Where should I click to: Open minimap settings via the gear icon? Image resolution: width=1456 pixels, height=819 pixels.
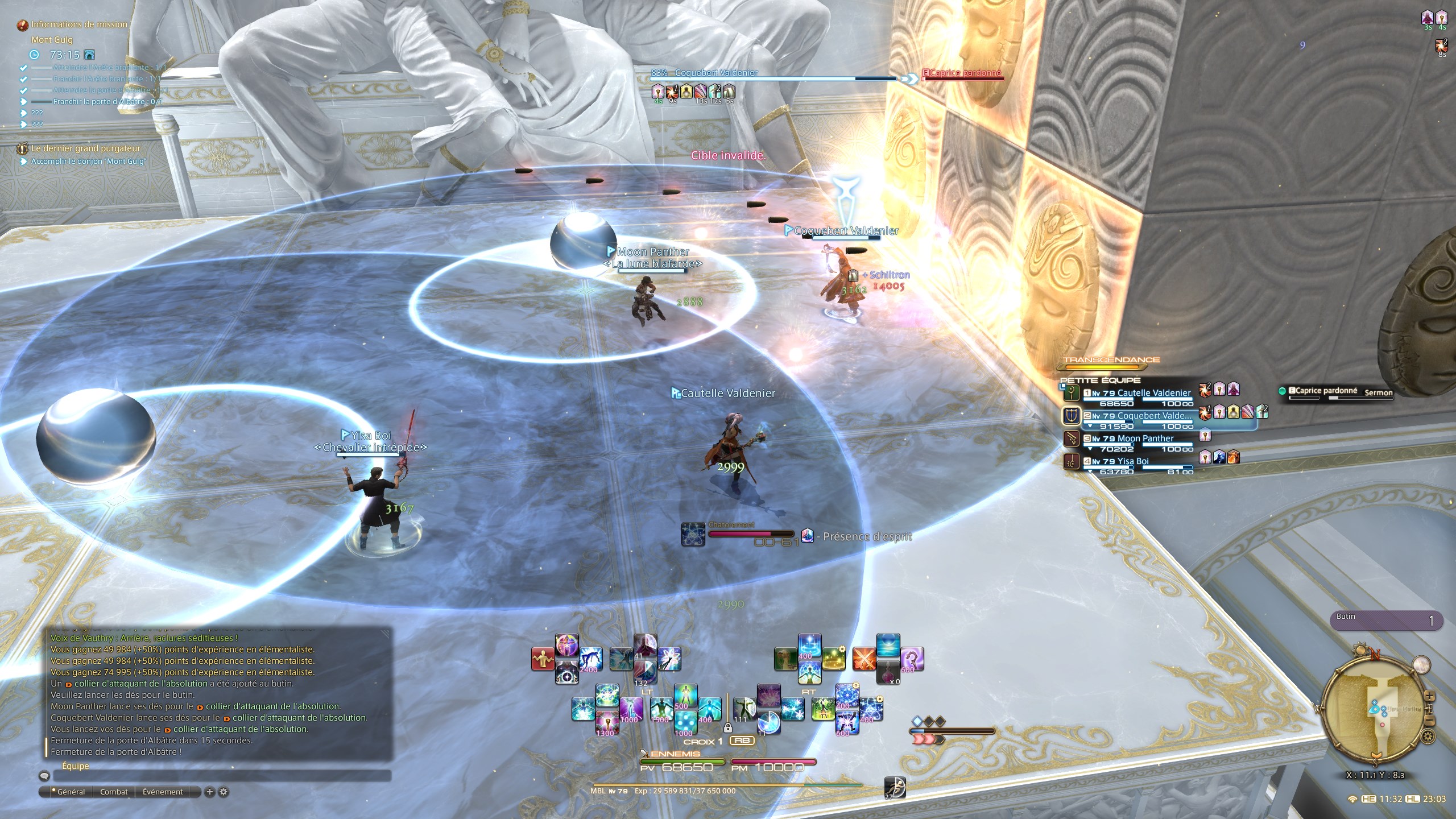click(x=1428, y=737)
